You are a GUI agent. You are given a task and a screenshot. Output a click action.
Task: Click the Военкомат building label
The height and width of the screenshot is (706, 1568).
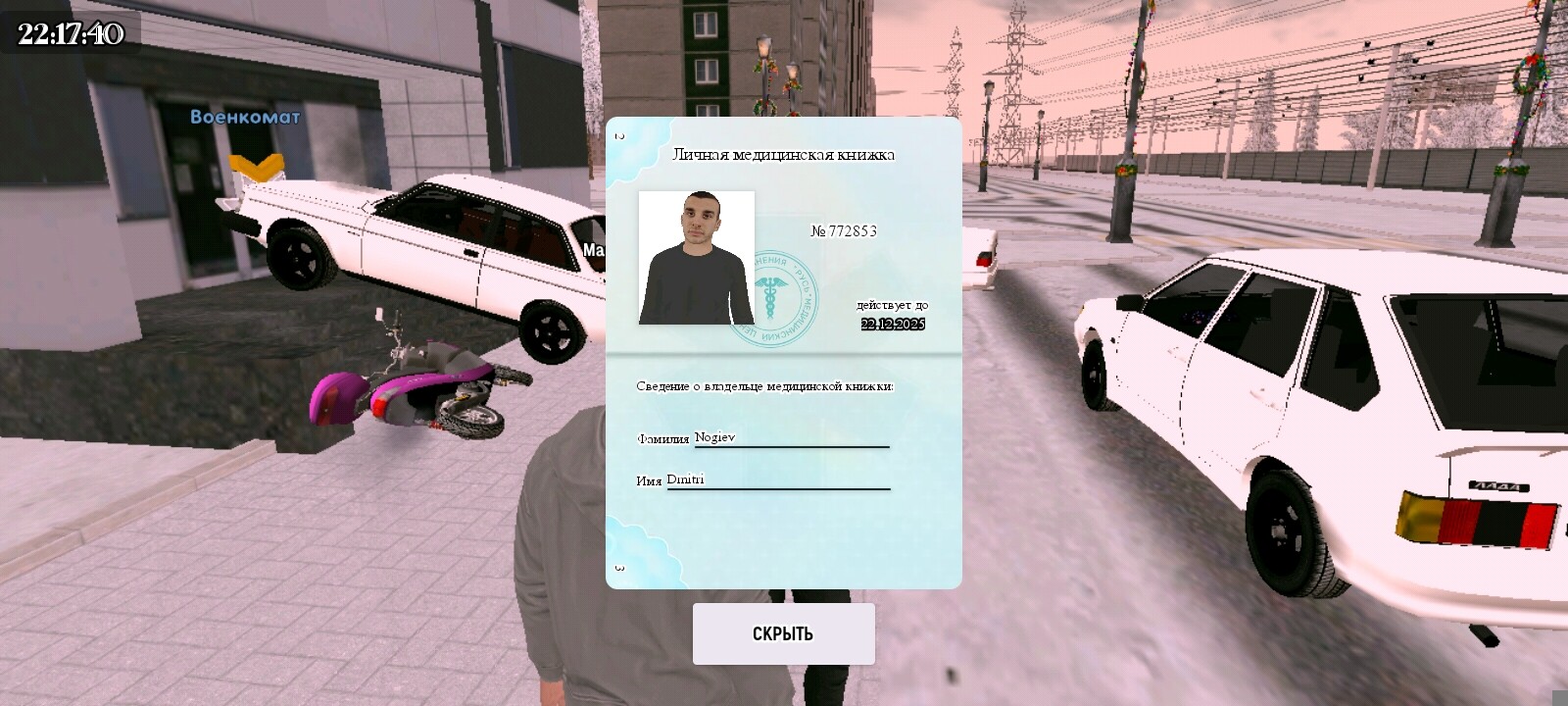[245, 119]
